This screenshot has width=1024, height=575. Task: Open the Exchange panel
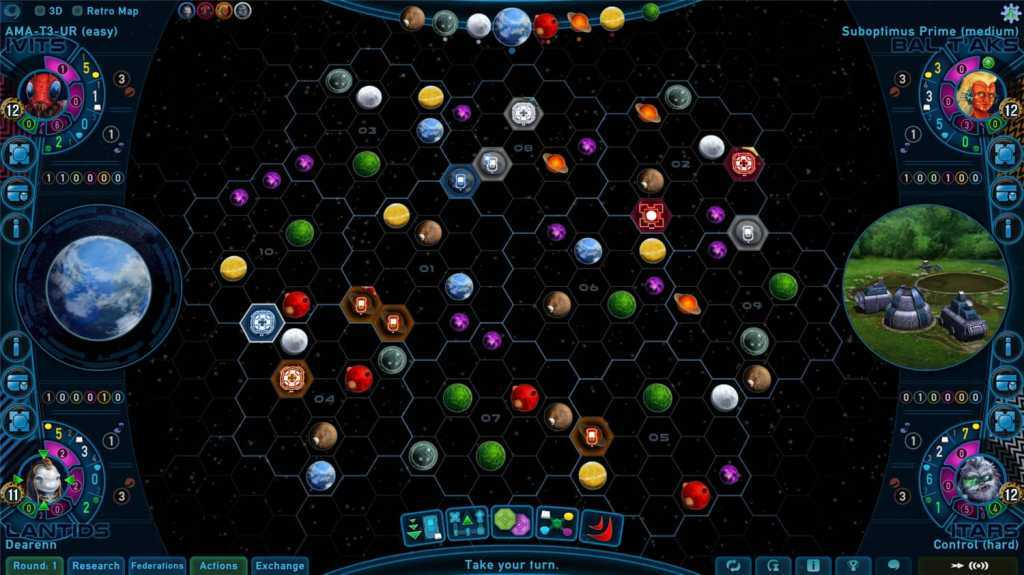tap(279, 566)
